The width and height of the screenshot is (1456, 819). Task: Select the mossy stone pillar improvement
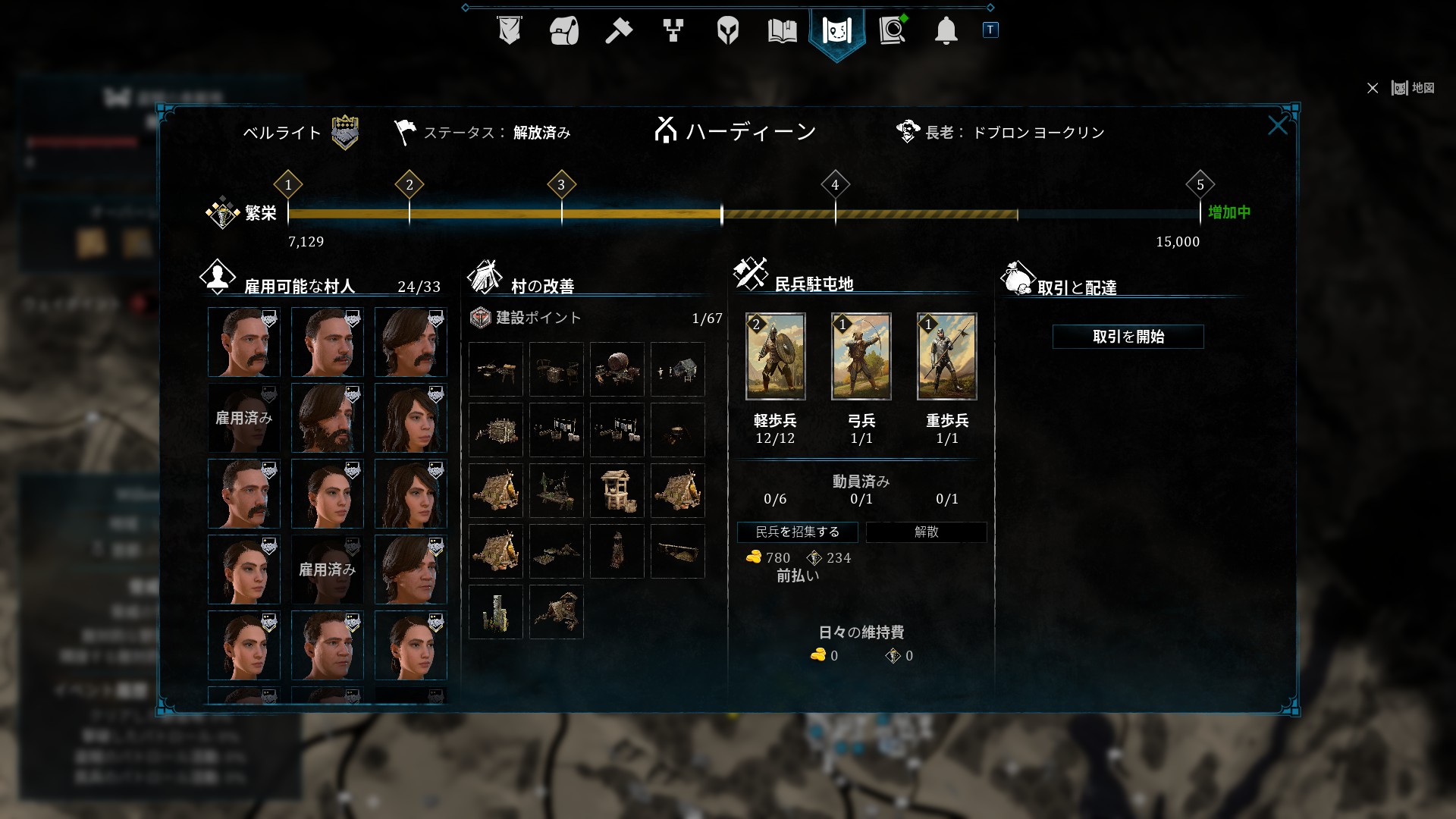[495, 612]
